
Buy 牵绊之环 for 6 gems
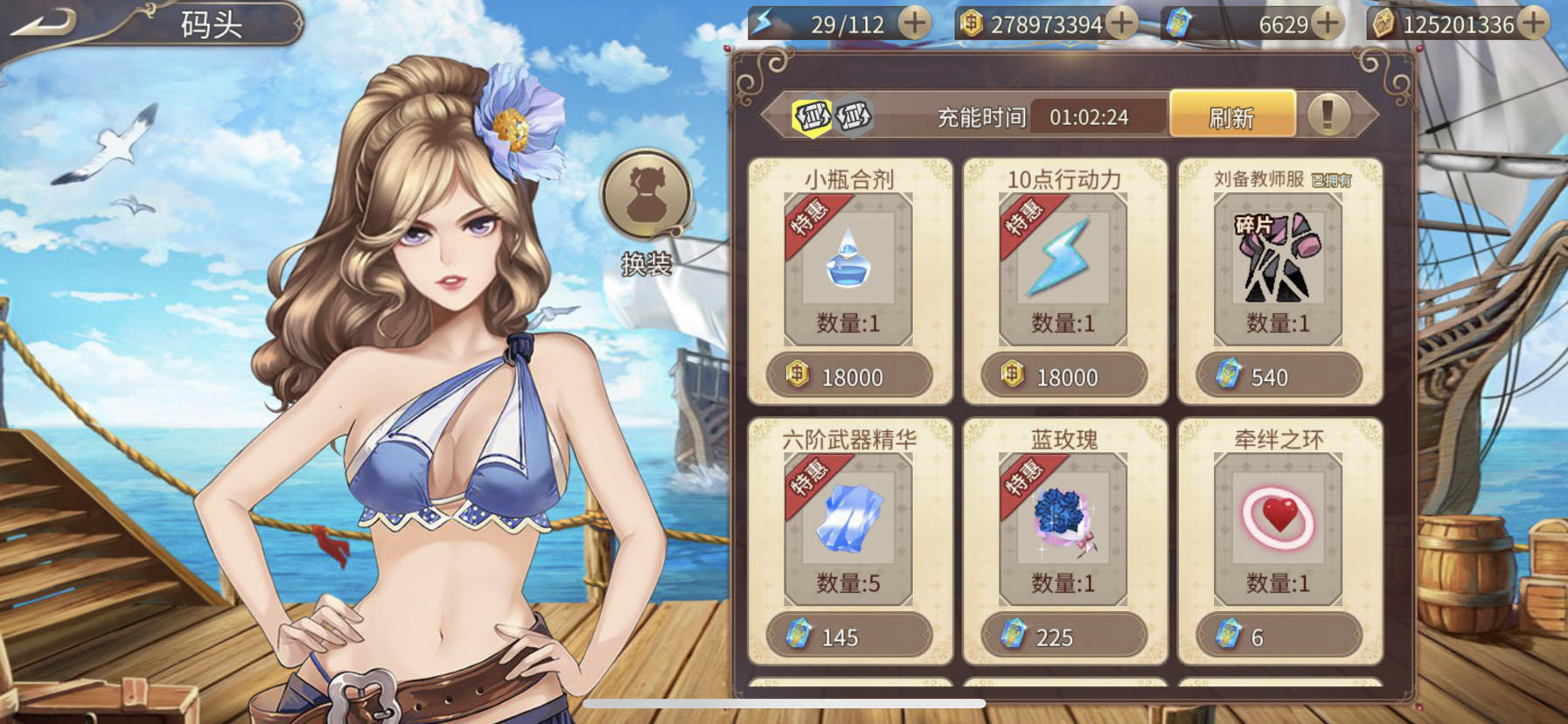(1279, 636)
